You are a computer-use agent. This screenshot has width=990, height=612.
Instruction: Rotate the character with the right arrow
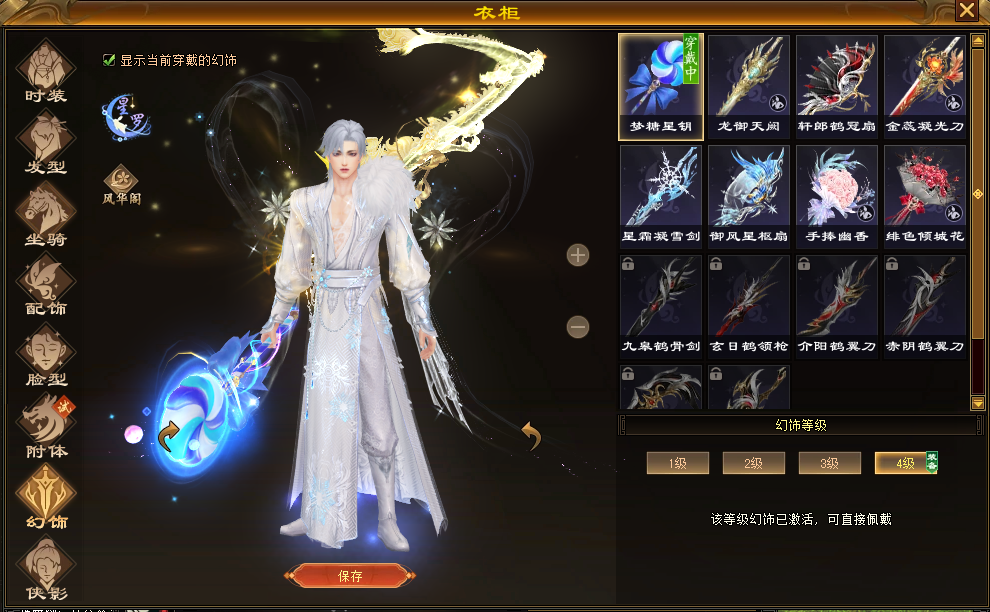pos(531,435)
